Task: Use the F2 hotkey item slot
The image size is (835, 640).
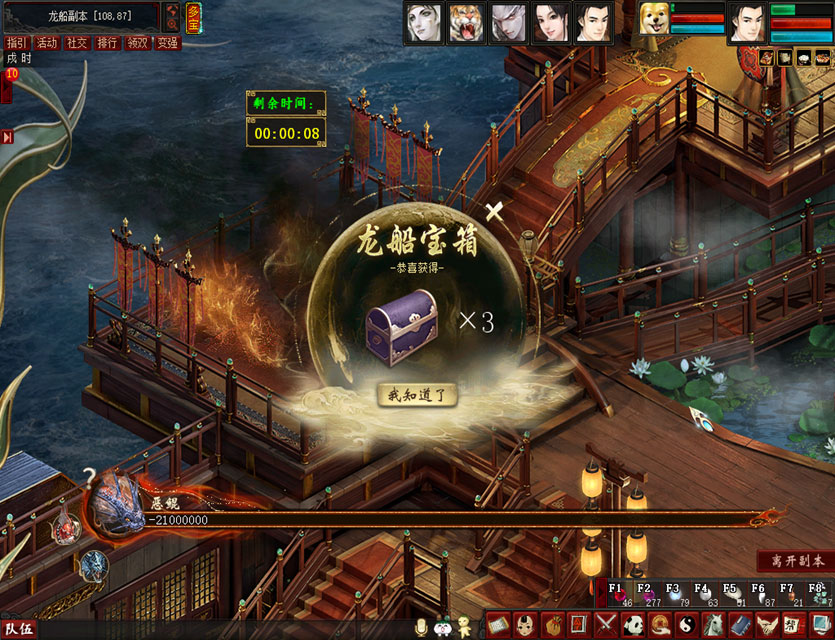Action: tap(645, 594)
